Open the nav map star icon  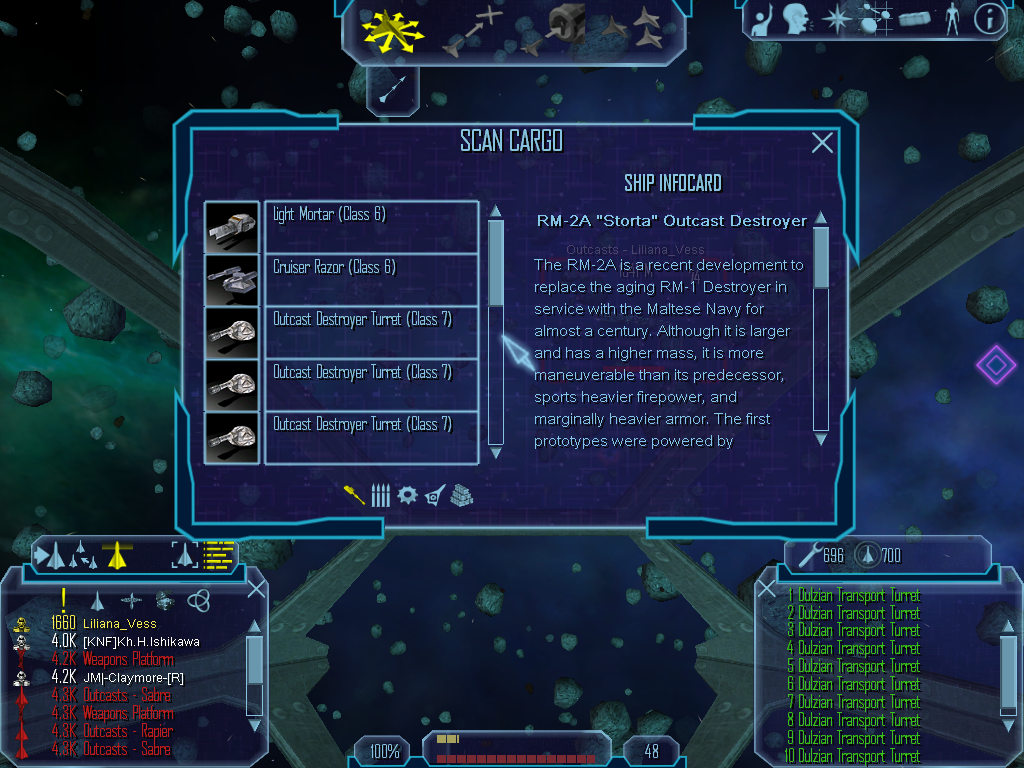836,18
